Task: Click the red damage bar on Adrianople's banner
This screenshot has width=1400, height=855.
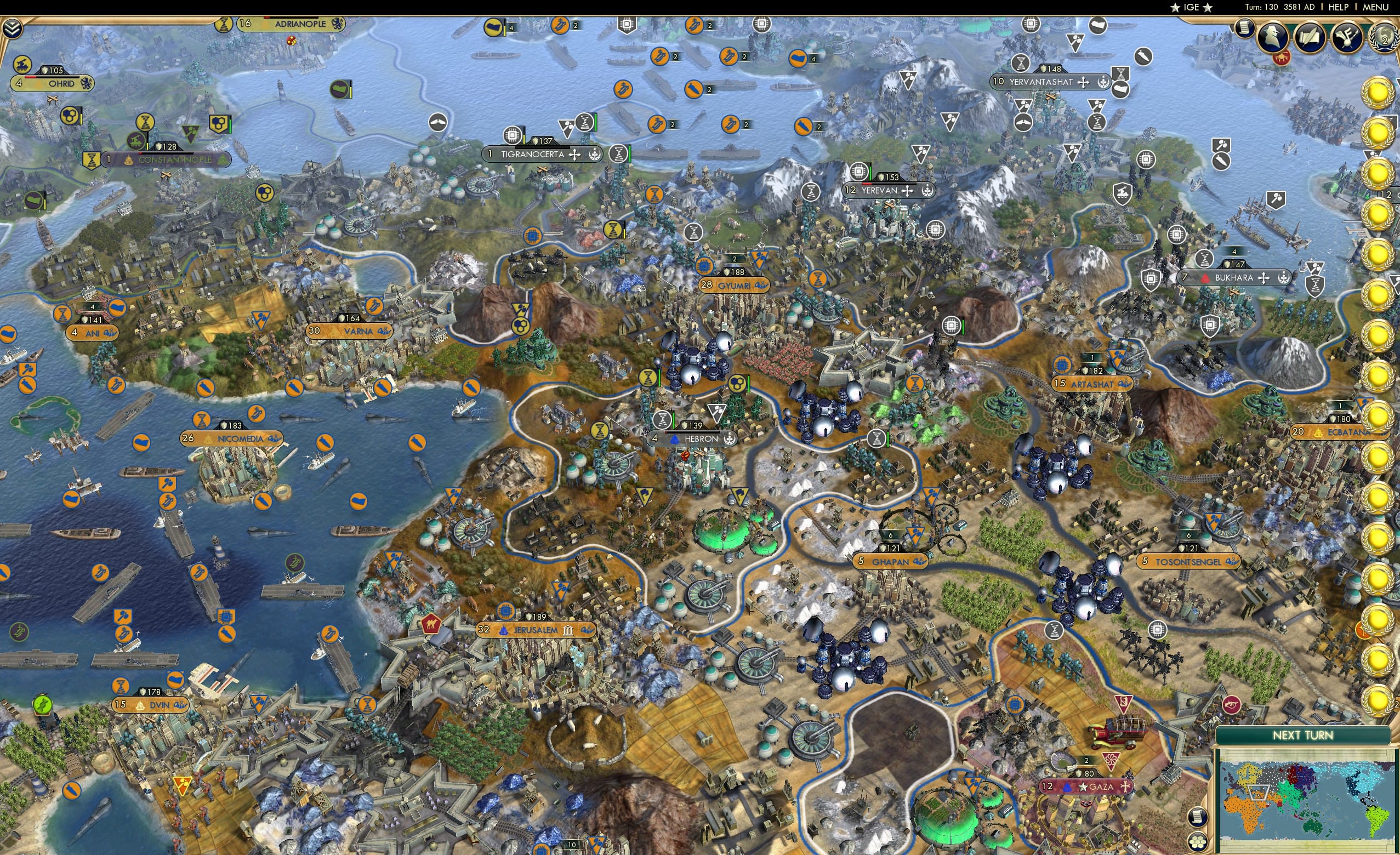Action: coord(268,18)
